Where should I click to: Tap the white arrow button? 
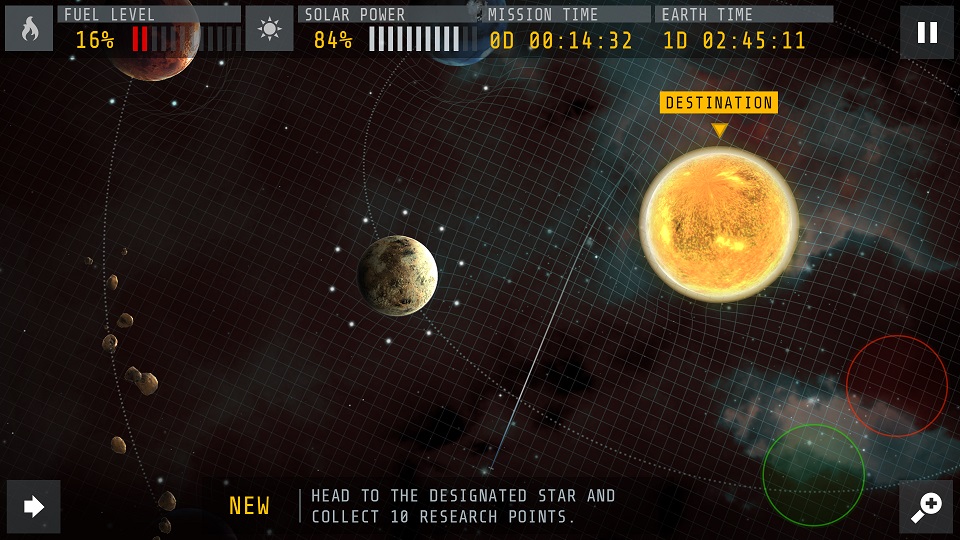pos(34,507)
